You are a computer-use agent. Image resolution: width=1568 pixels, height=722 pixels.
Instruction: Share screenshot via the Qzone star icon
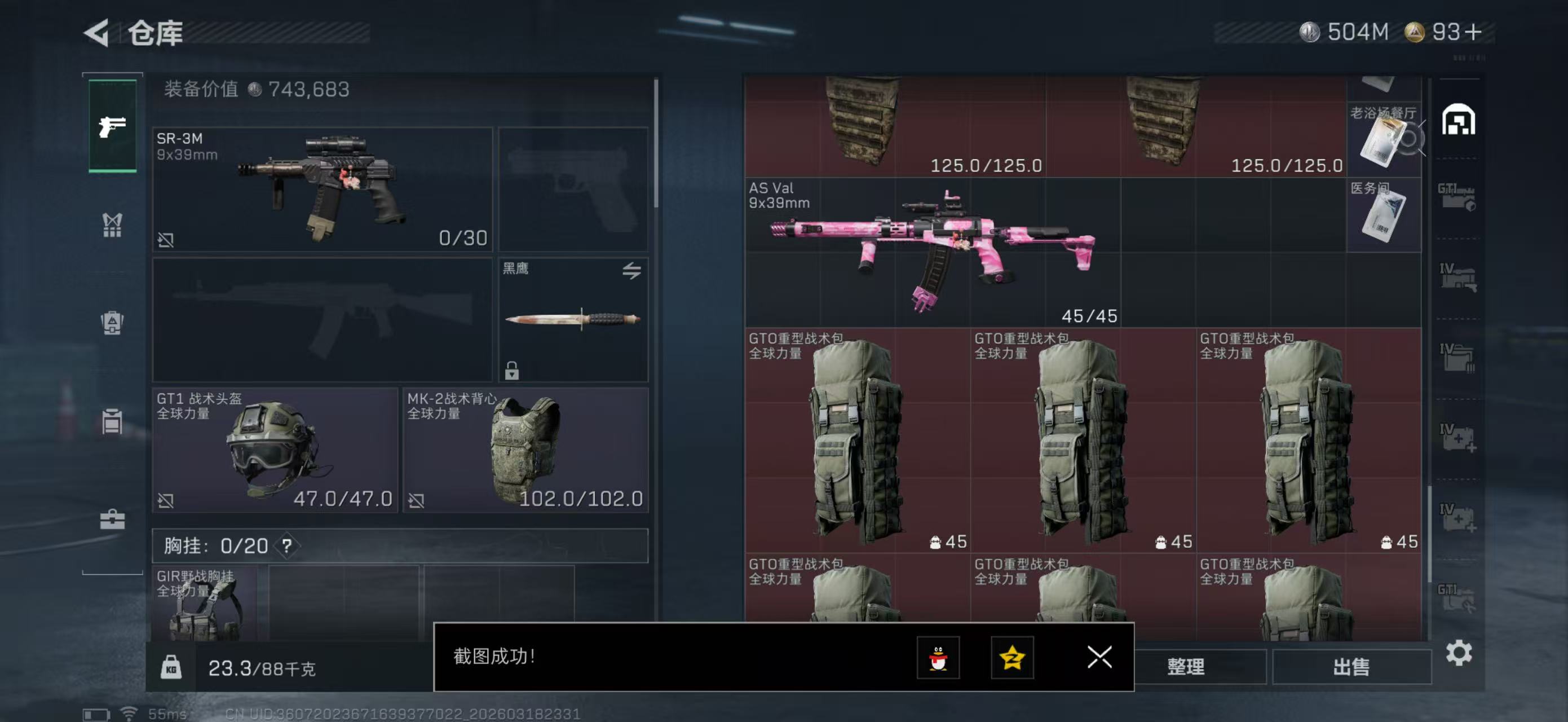pyautogui.click(x=1013, y=658)
